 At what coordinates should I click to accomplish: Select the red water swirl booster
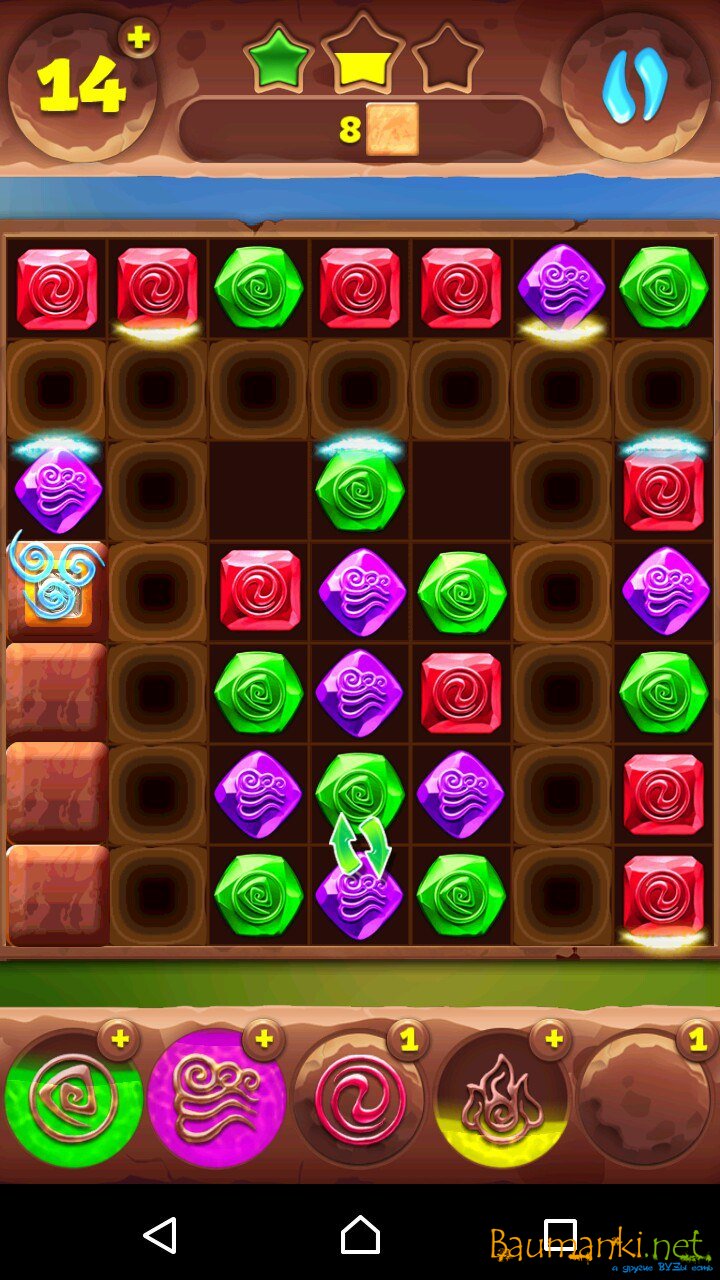click(358, 1100)
